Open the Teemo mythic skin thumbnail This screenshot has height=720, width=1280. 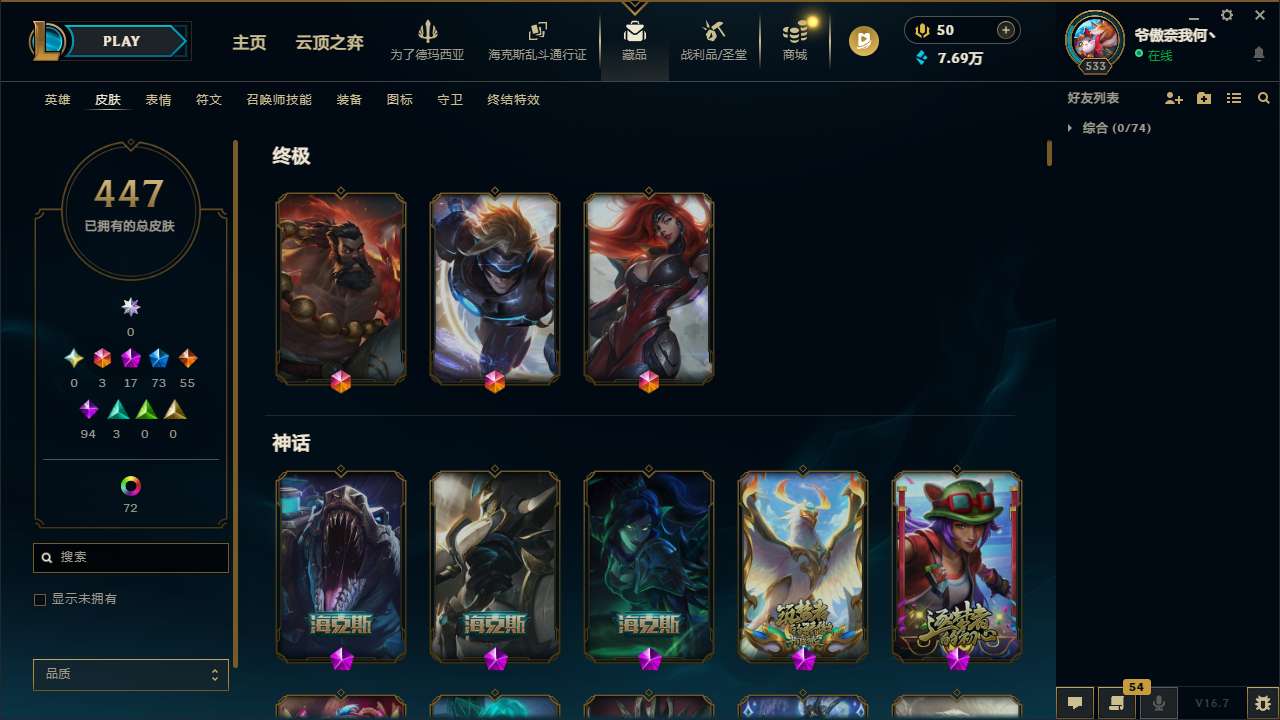point(957,566)
